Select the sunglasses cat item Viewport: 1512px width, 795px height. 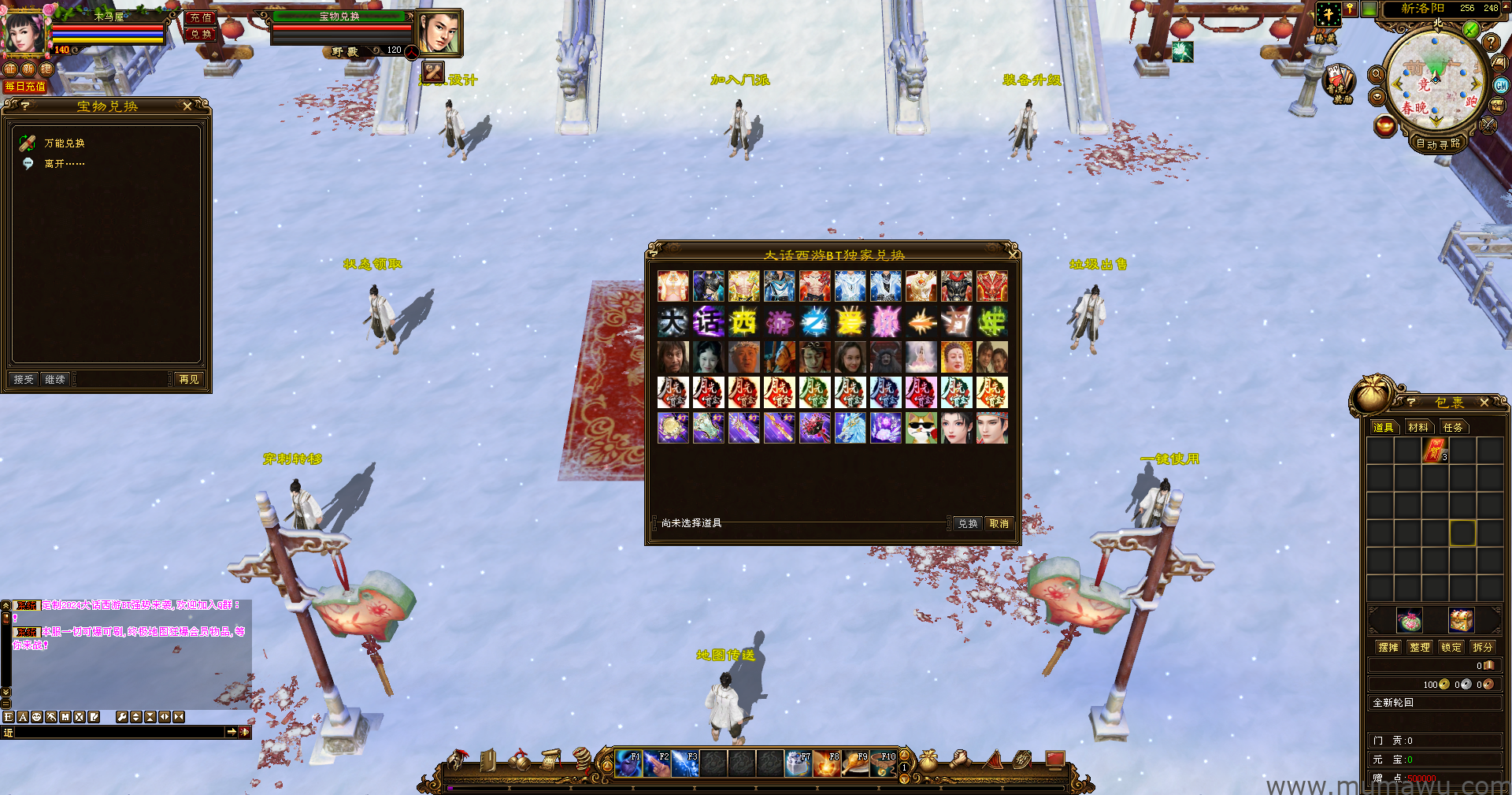pos(921,429)
